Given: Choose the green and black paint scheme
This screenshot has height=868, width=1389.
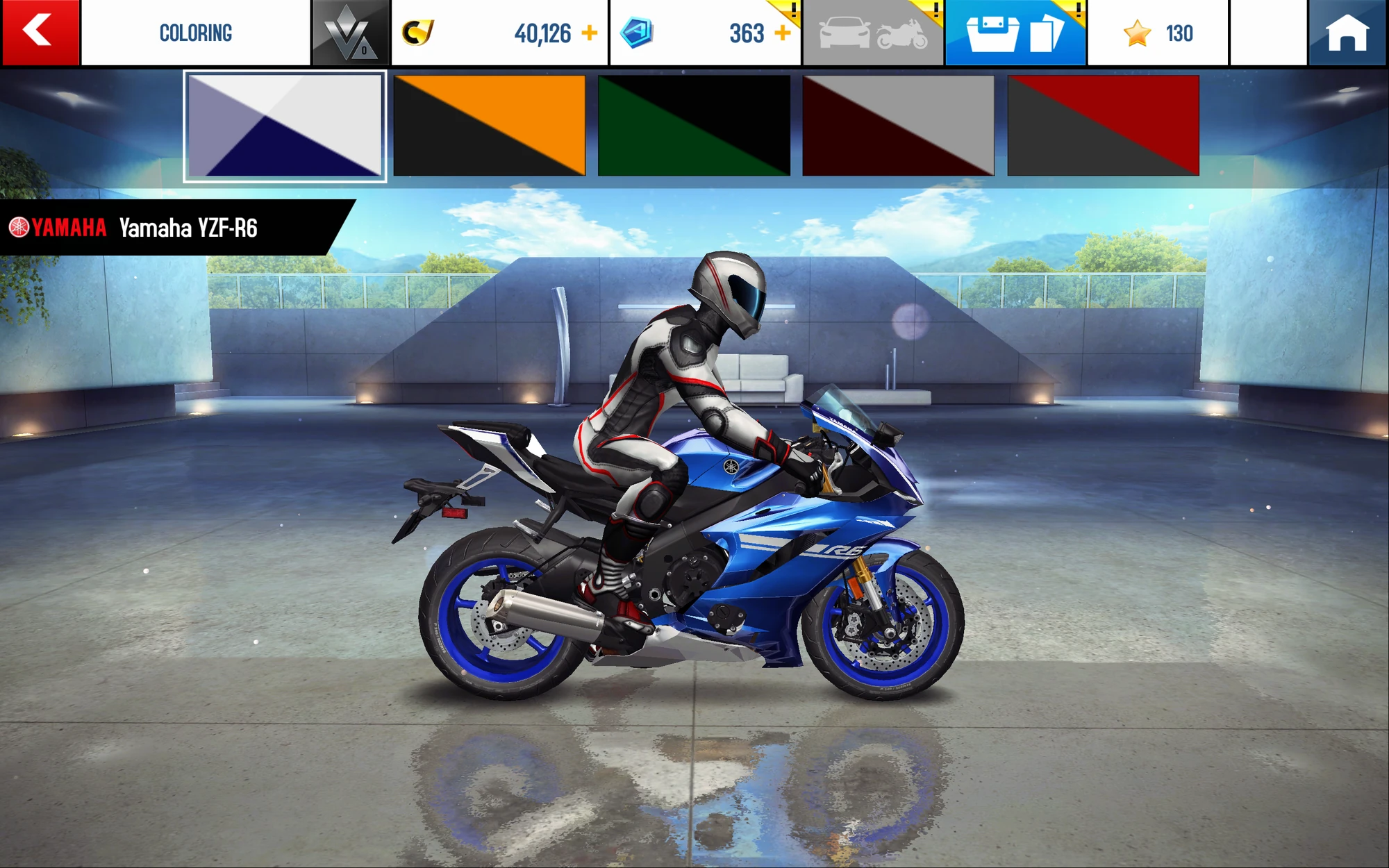Looking at the screenshot, I should click(694, 125).
